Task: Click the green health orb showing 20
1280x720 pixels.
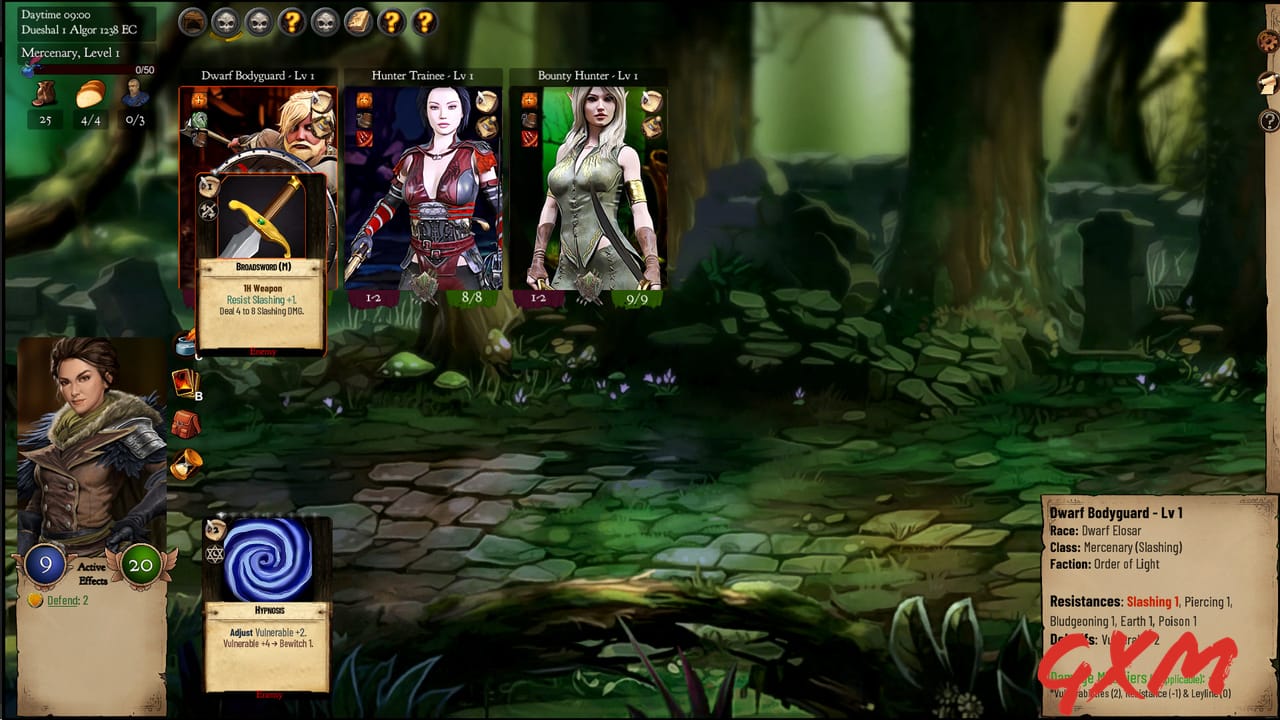Action: 140,564
